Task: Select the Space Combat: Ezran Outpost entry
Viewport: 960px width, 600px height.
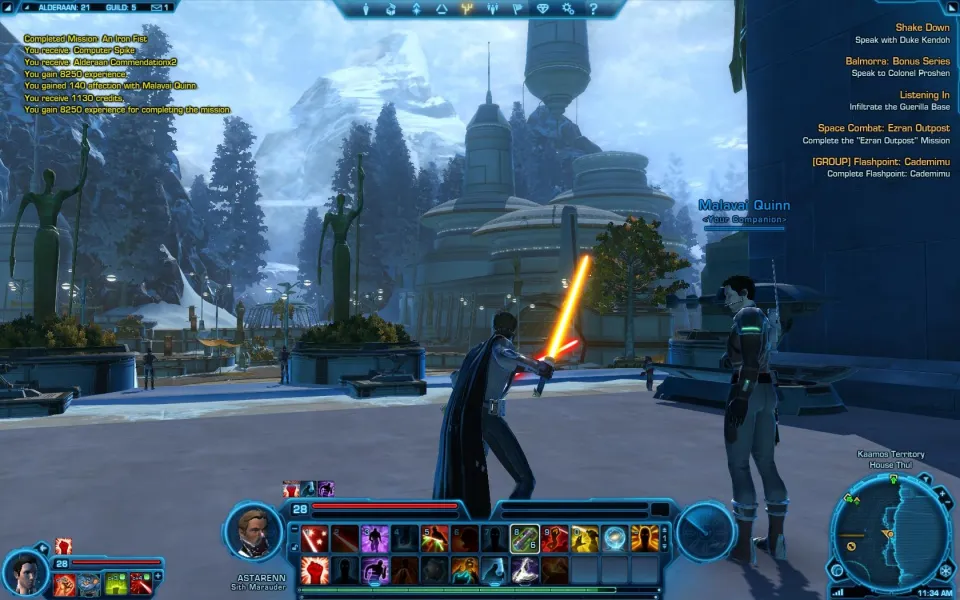Action: click(883, 128)
